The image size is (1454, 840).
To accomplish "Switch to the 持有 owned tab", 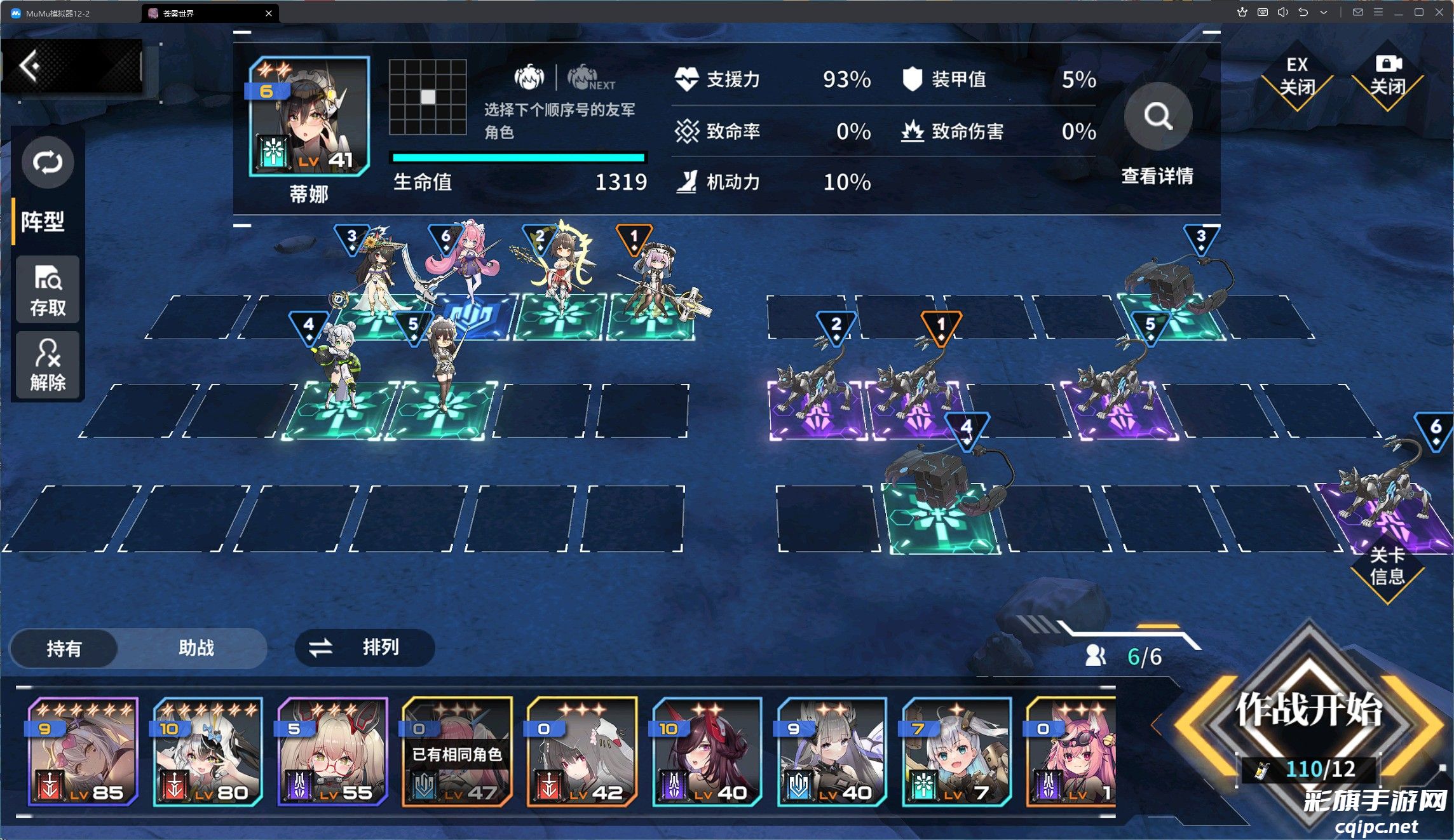I will point(64,648).
